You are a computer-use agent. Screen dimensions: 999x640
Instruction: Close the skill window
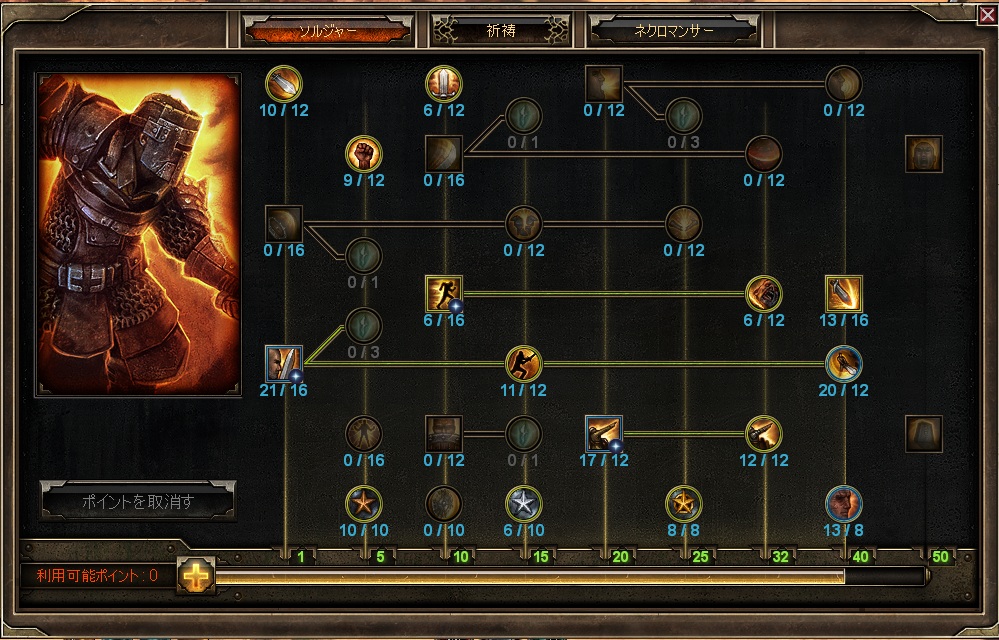[987, 13]
